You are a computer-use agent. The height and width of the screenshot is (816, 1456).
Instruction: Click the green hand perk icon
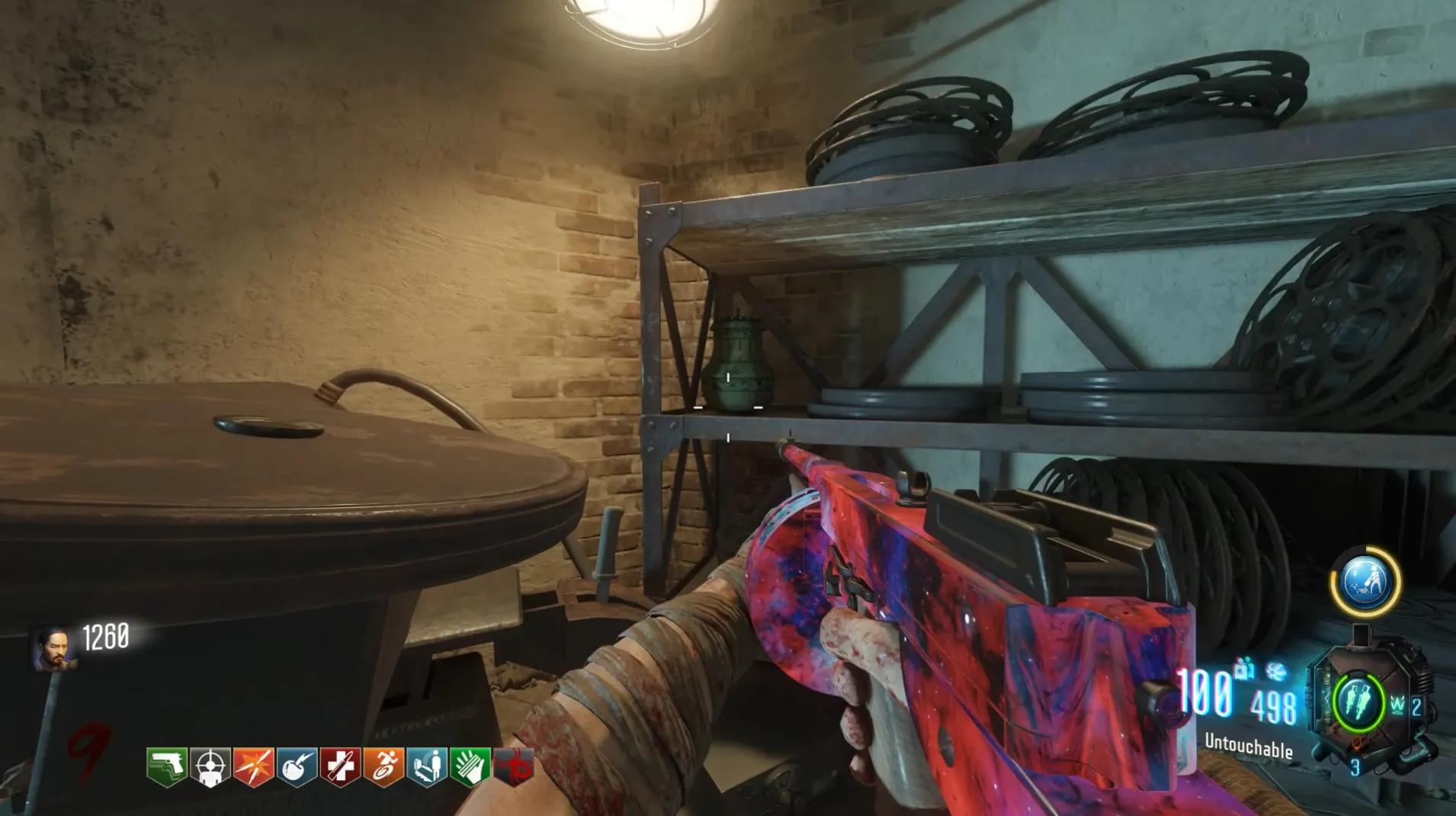pos(470,766)
